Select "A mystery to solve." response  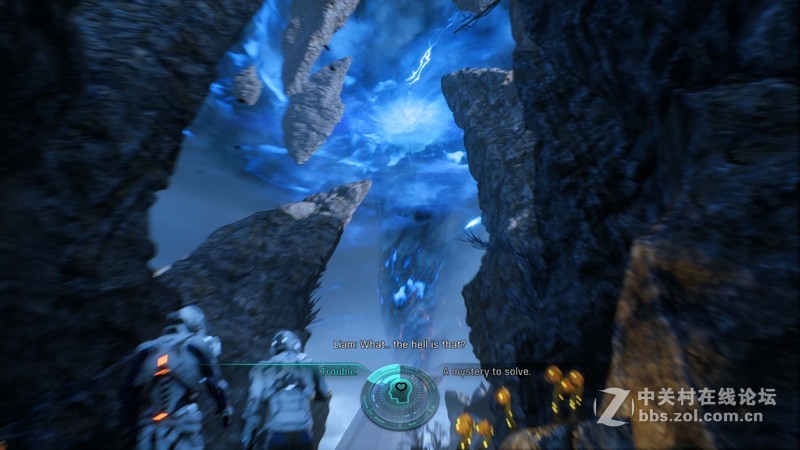coord(487,372)
